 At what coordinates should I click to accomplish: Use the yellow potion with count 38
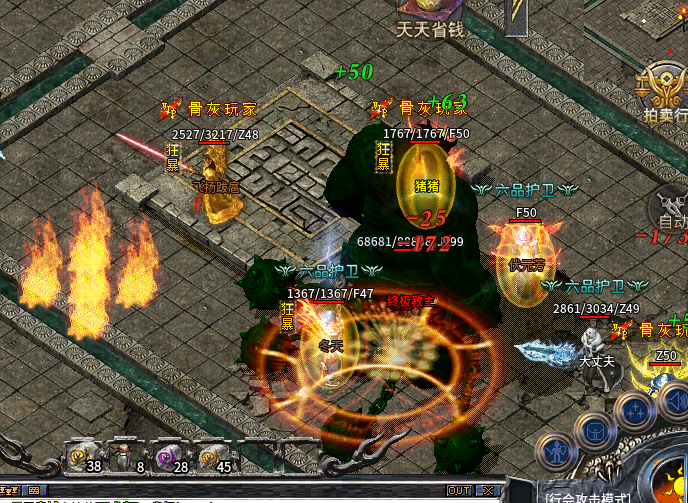tap(82, 456)
